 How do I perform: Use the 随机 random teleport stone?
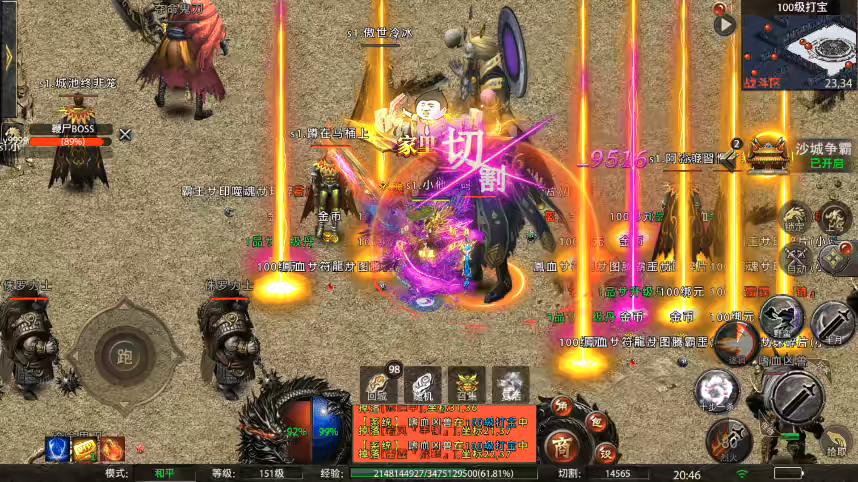tap(422, 383)
